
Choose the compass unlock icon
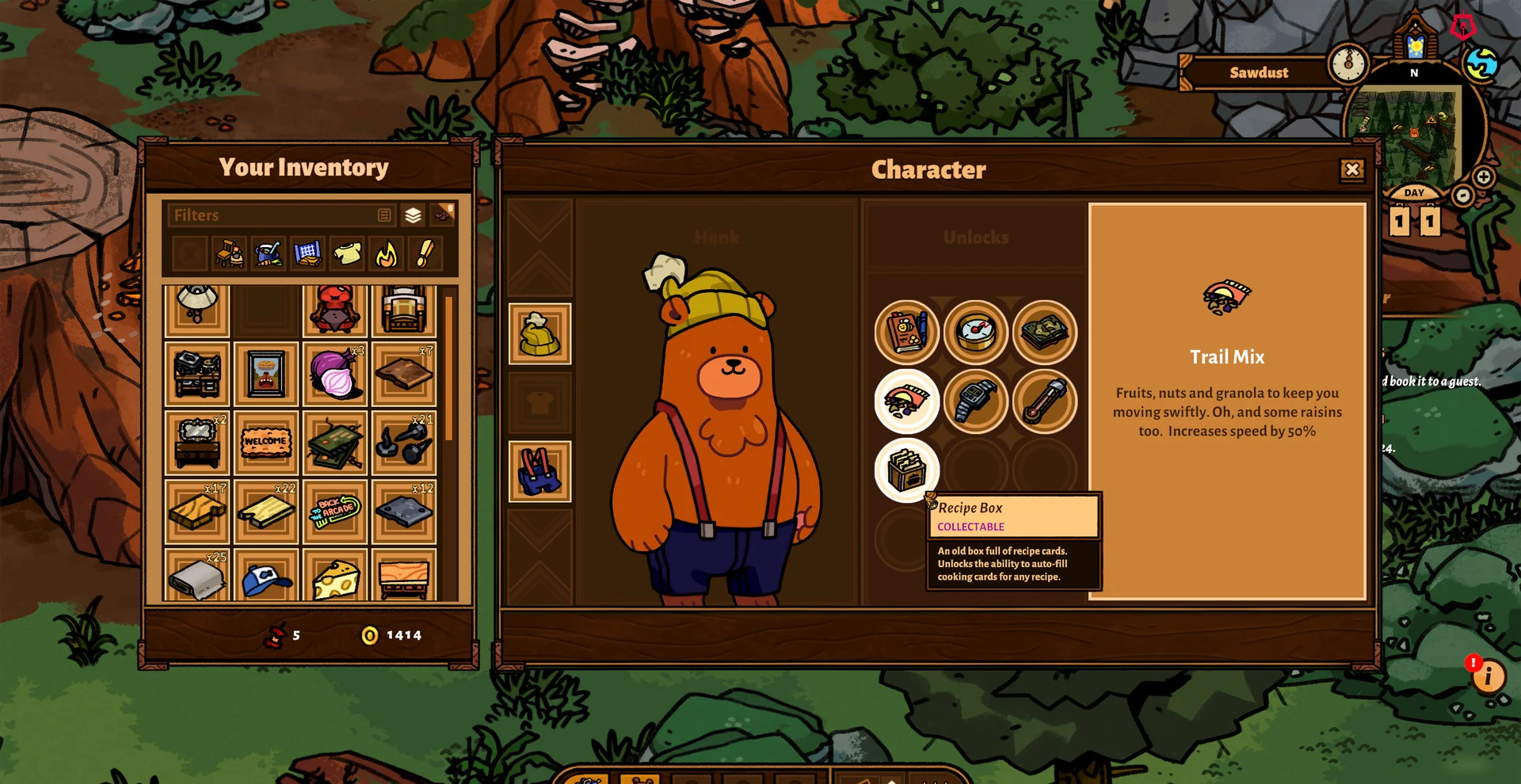tap(975, 332)
